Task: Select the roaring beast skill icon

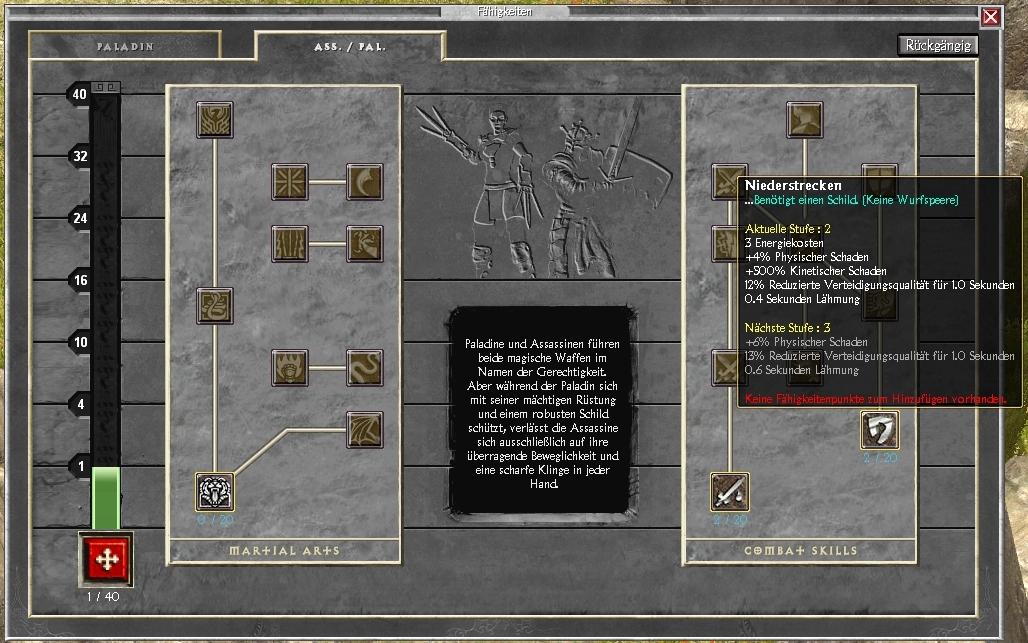Action: point(215,491)
